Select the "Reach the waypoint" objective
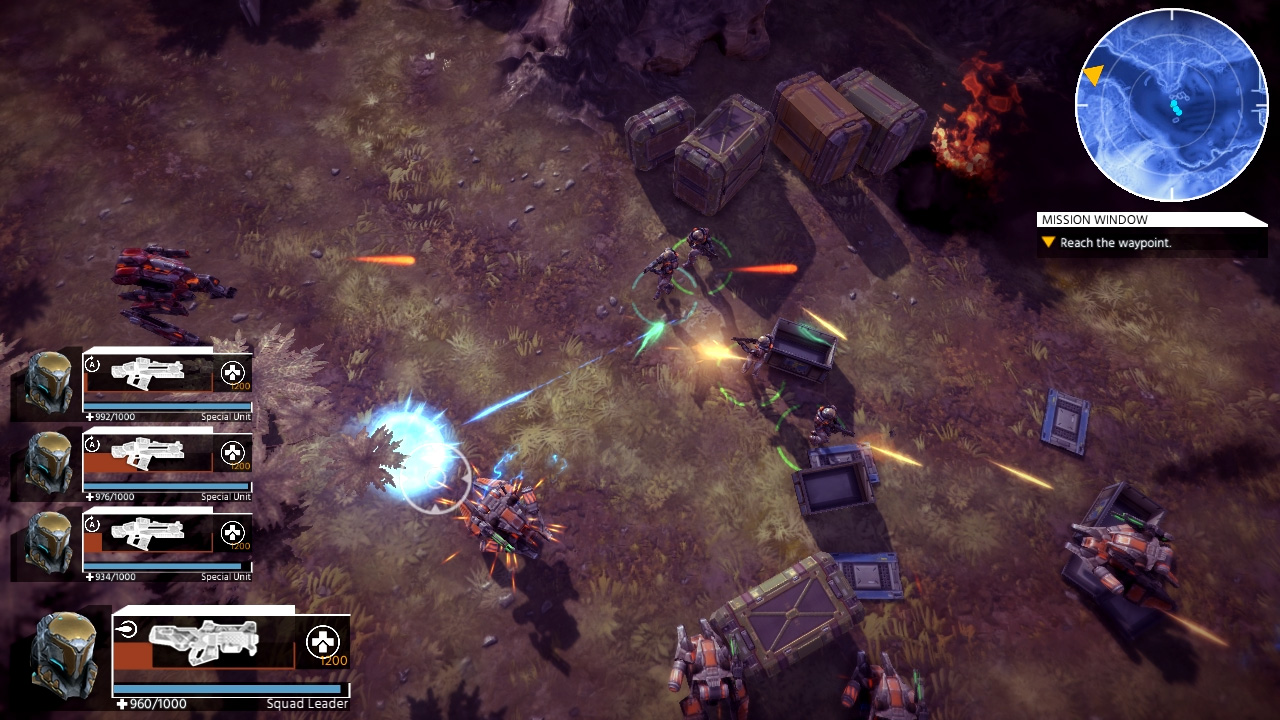This screenshot has height=720, width=1280. click(1115, 243)
